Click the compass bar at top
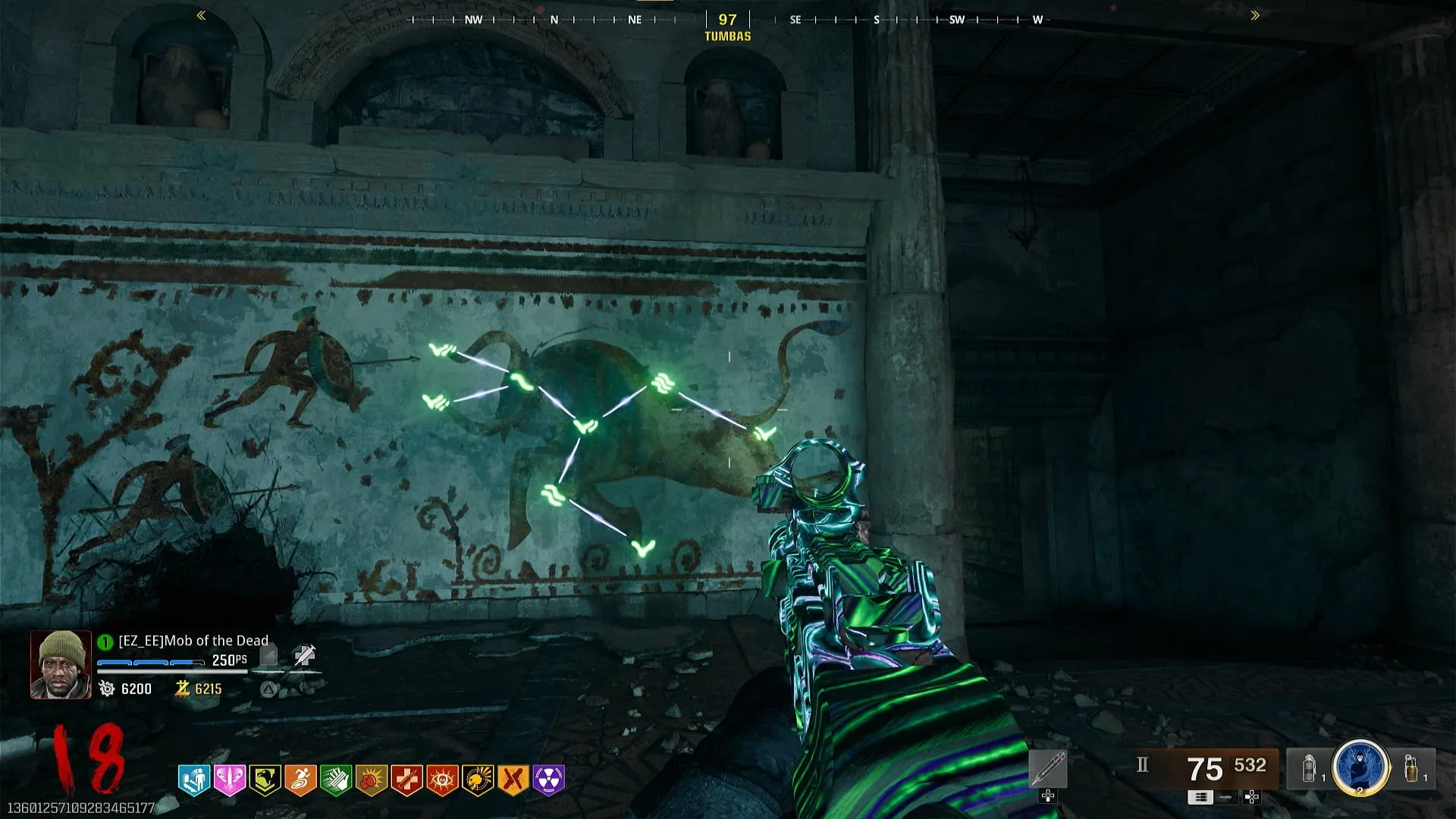The image size is (1456, 819). [x=727, y=20]
